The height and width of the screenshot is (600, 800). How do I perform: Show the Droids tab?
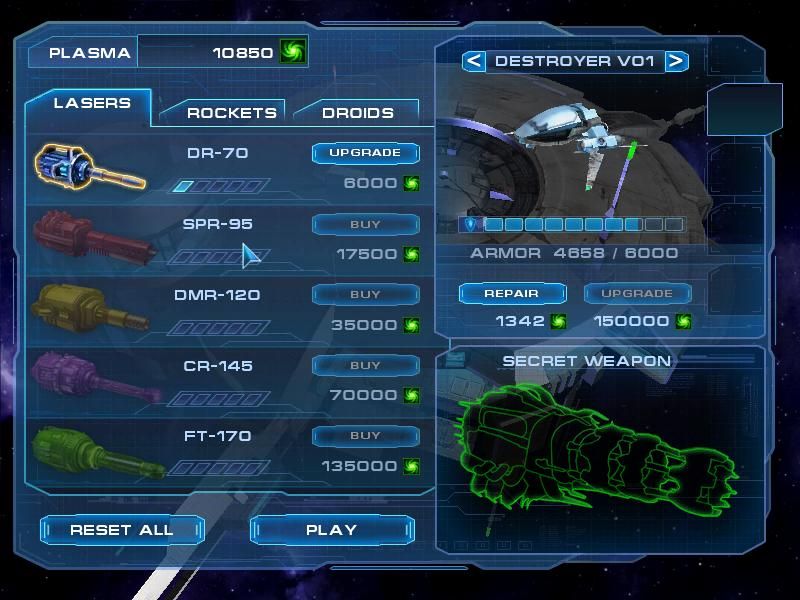click(x=357, y=113)
